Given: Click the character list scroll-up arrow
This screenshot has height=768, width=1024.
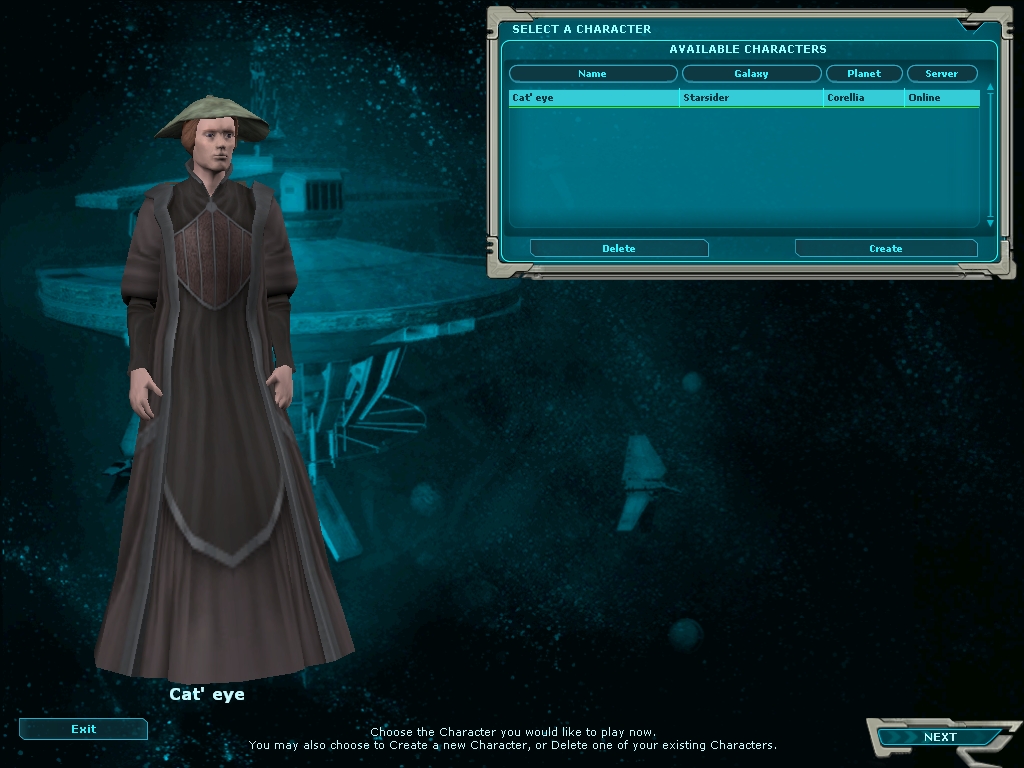Looking at the screenshot, I should [x=990, y=88].
